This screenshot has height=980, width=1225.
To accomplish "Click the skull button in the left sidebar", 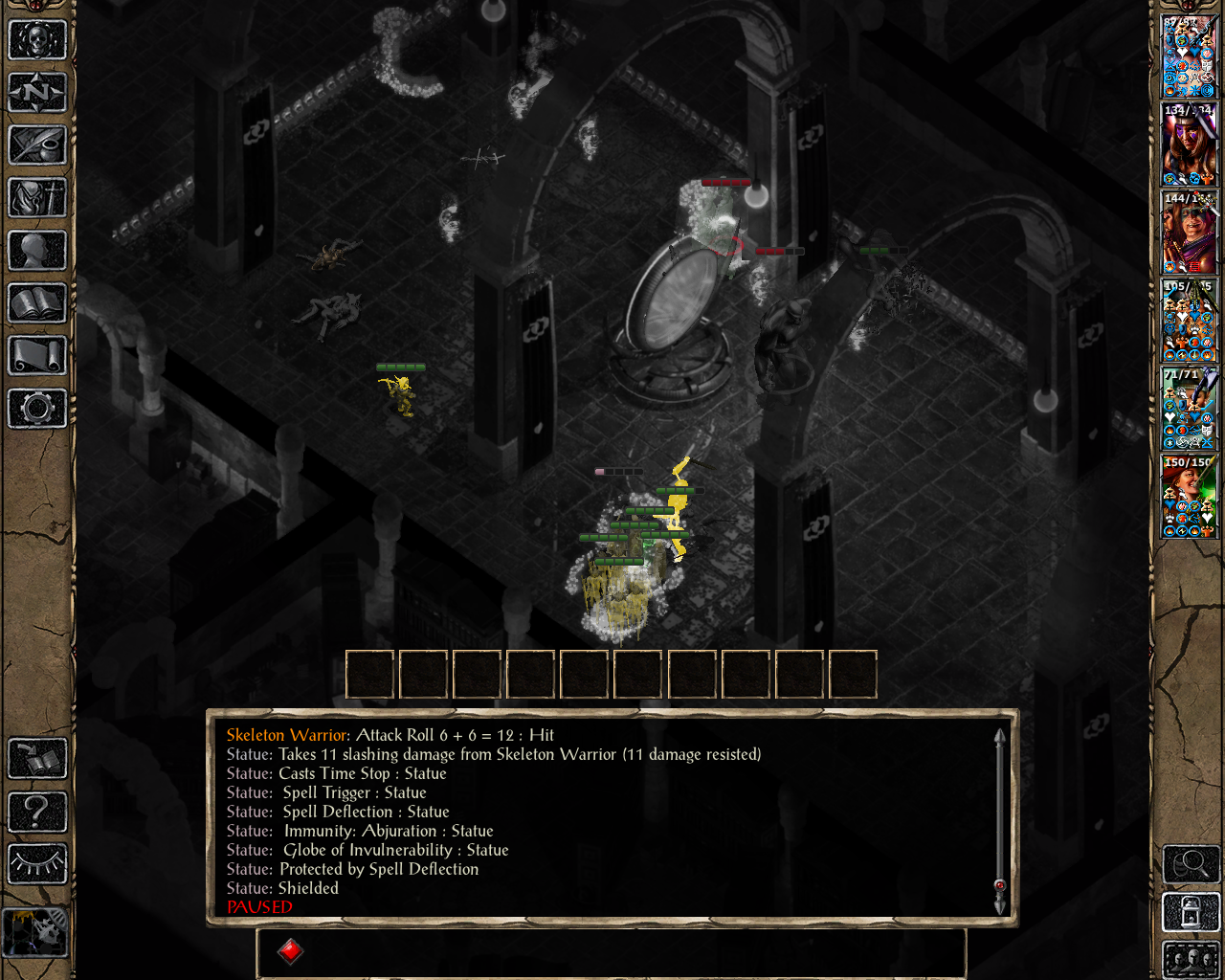I will pos(37,40).
